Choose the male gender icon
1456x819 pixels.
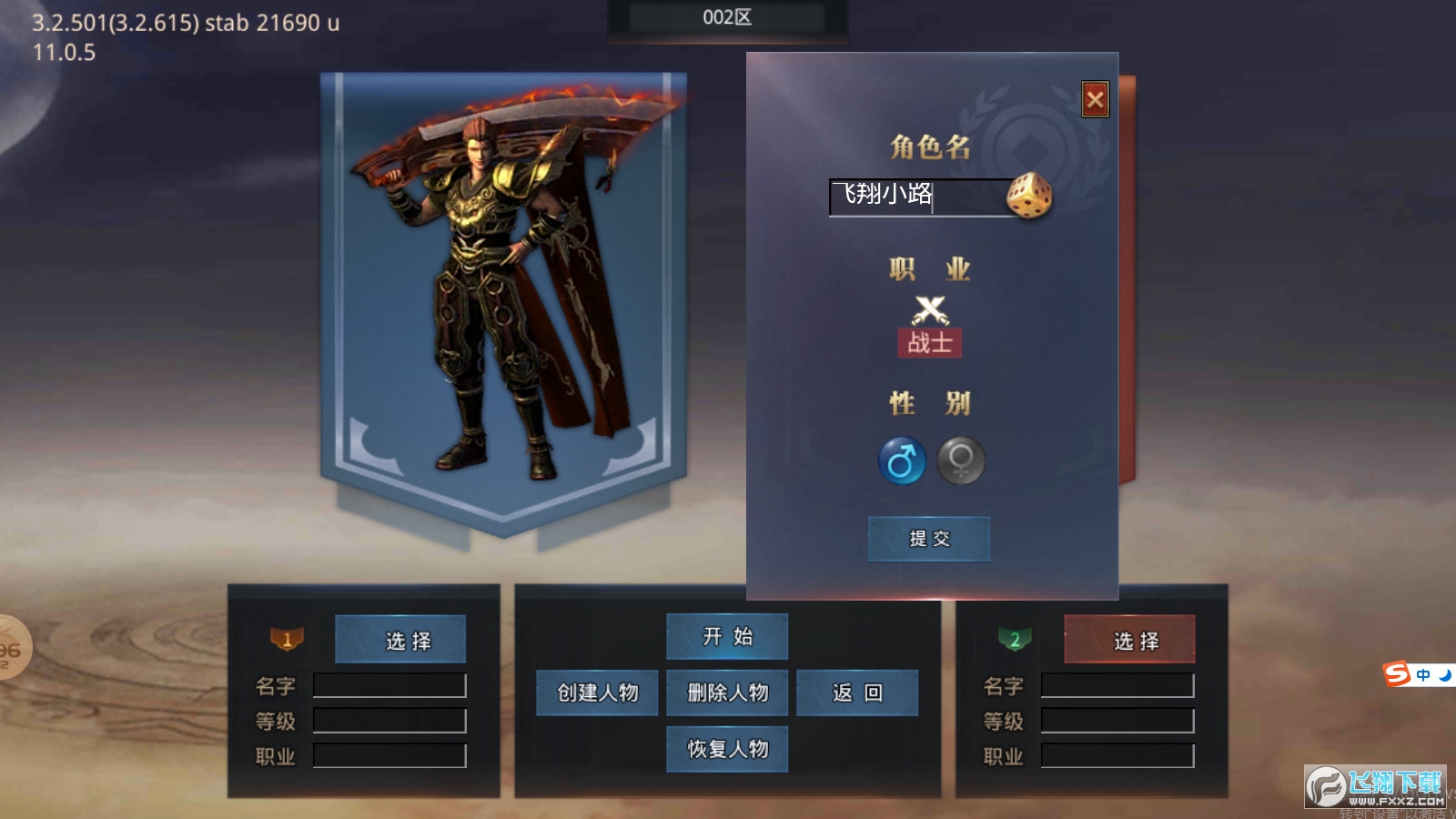[x=902, y=460]
